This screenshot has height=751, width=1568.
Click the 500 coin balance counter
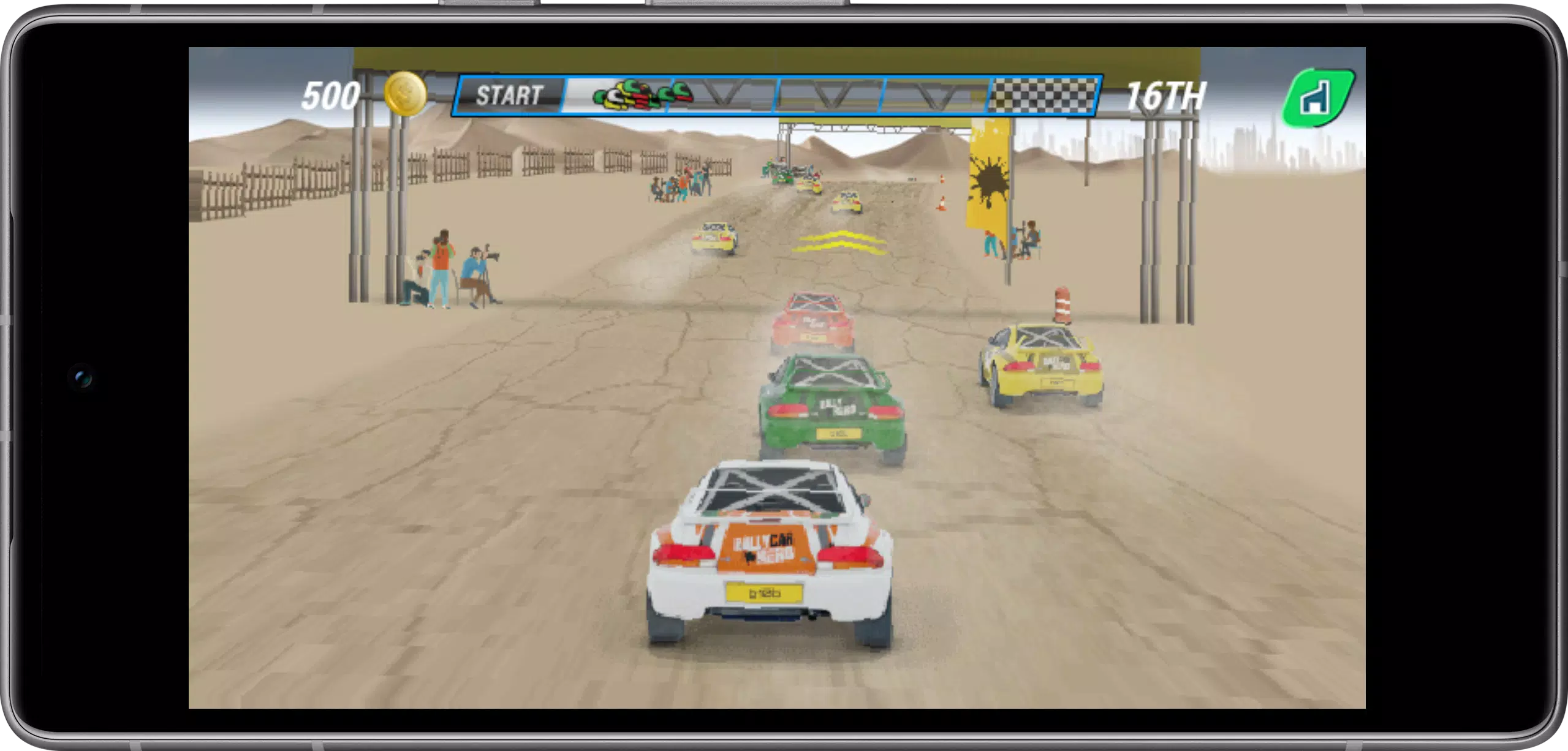pos(331,93)
